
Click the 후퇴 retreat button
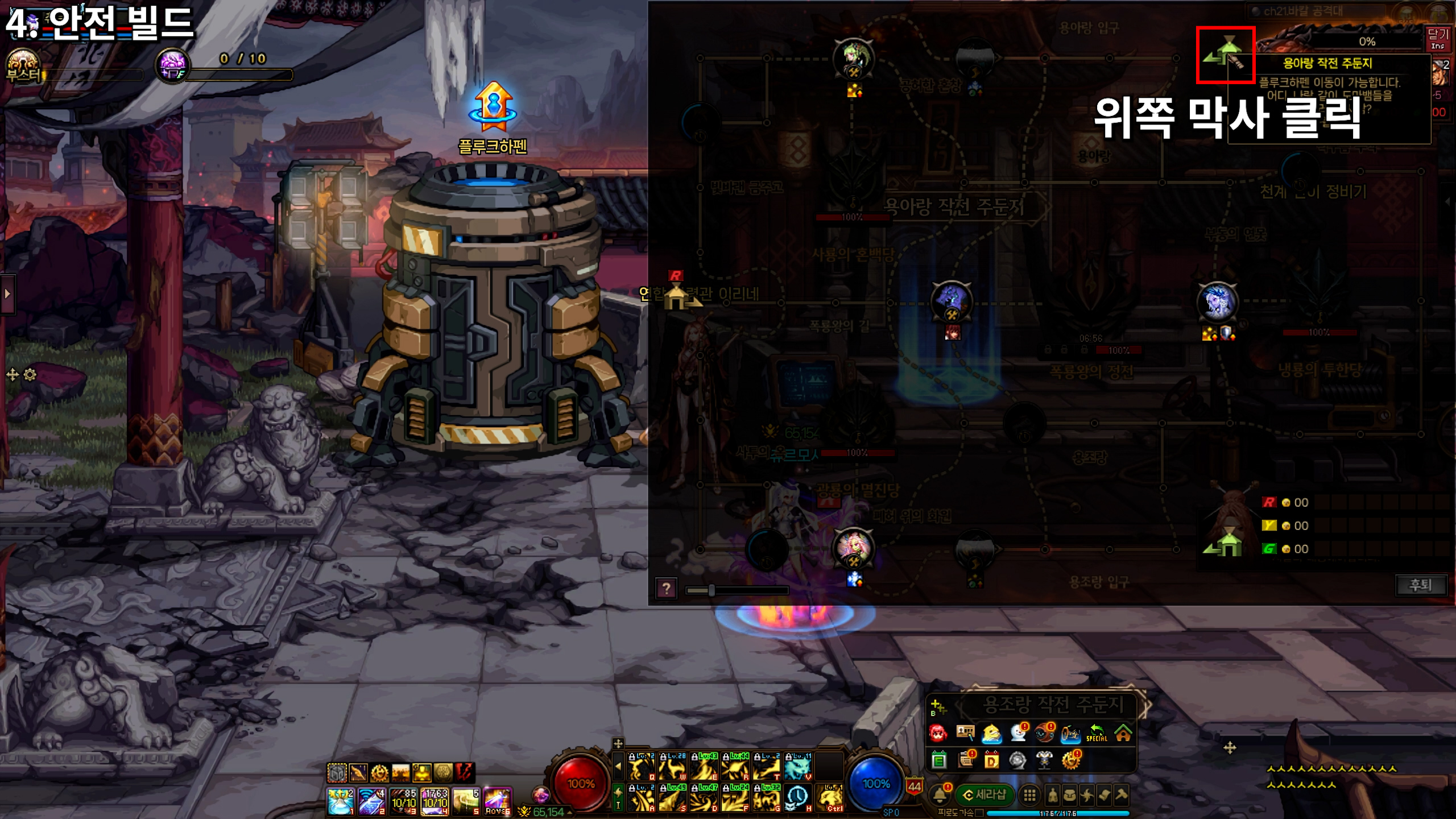(x=1420, y=585)
